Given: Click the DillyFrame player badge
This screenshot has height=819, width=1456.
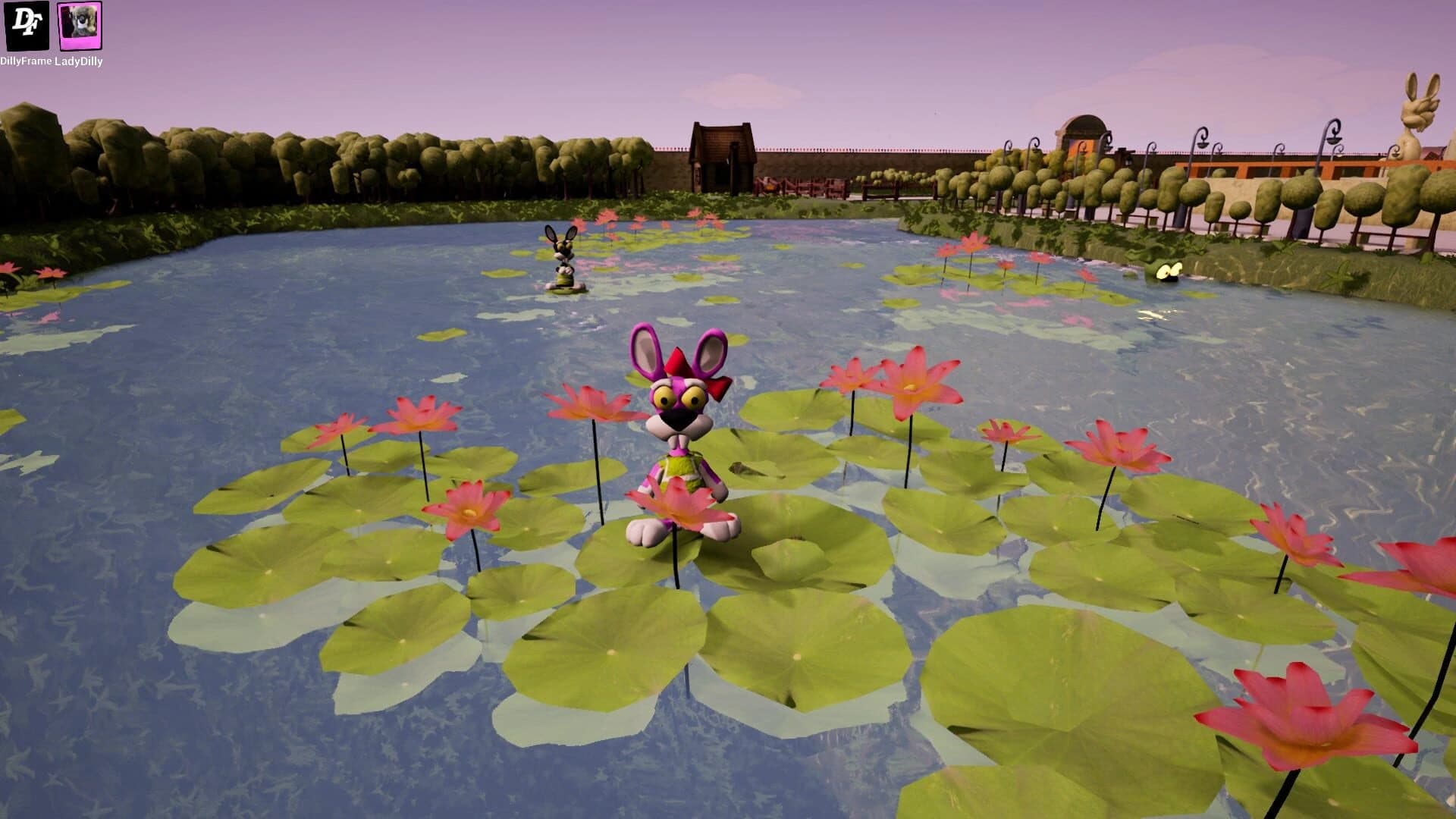Looking at the screenshot, I should point(27,27).
